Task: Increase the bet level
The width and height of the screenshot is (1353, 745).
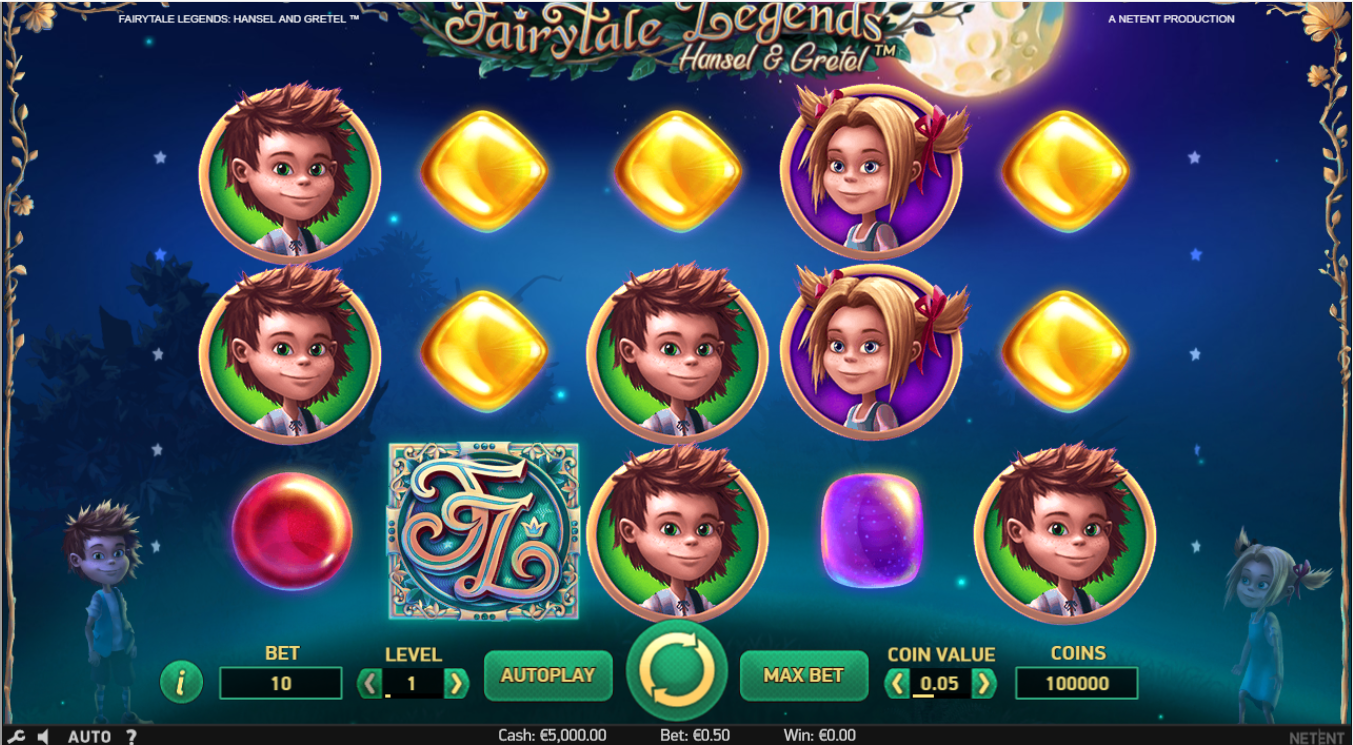Action: [x=456, y=684]
